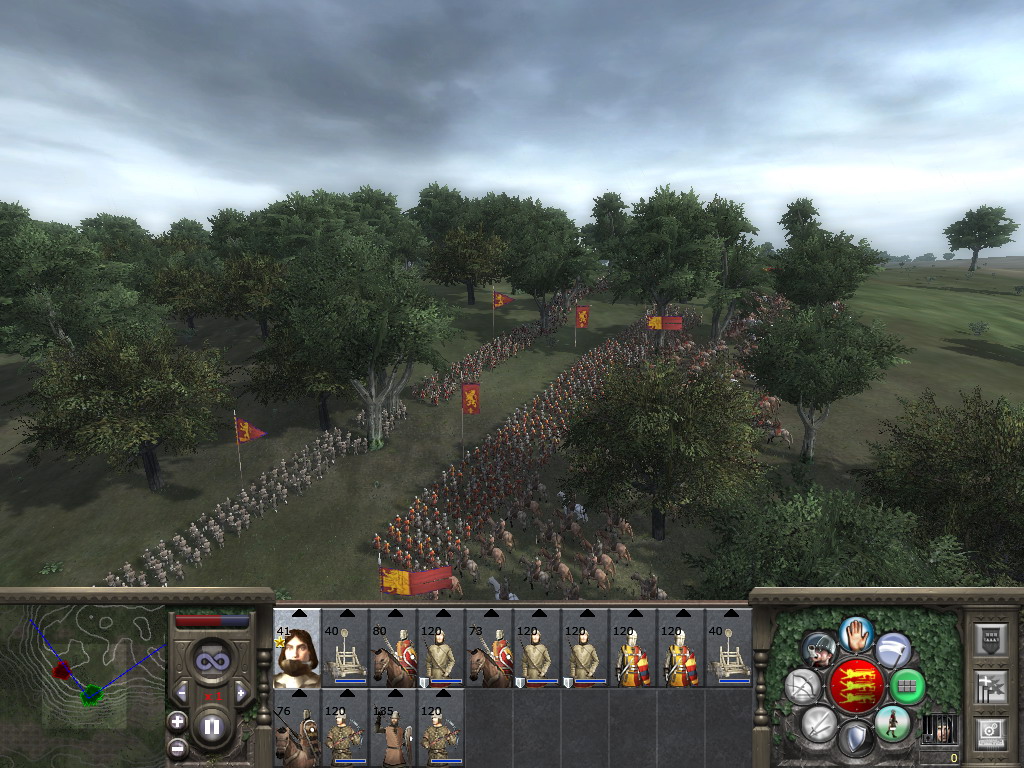This screenshot has height=768, width=1024.
Task: Decrease battle speed with the minus arrow
Action: point(182,692)
